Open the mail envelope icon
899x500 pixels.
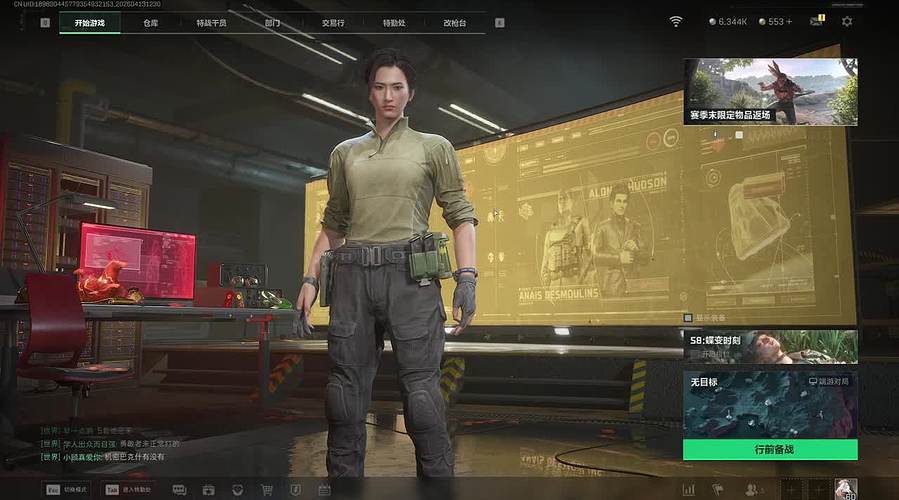pos(817,21)
